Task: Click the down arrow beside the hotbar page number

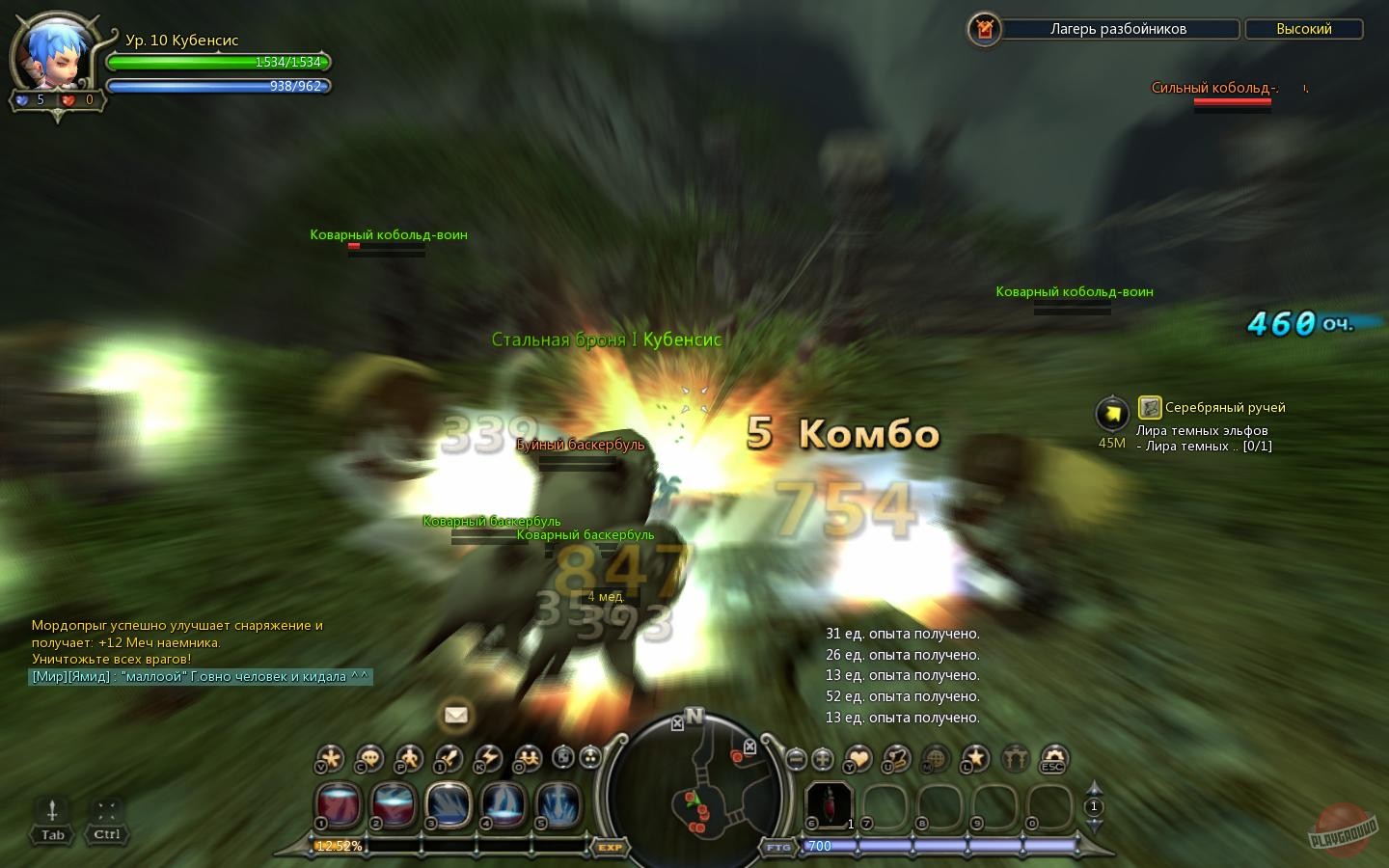Action: [x=1093, y=825]
